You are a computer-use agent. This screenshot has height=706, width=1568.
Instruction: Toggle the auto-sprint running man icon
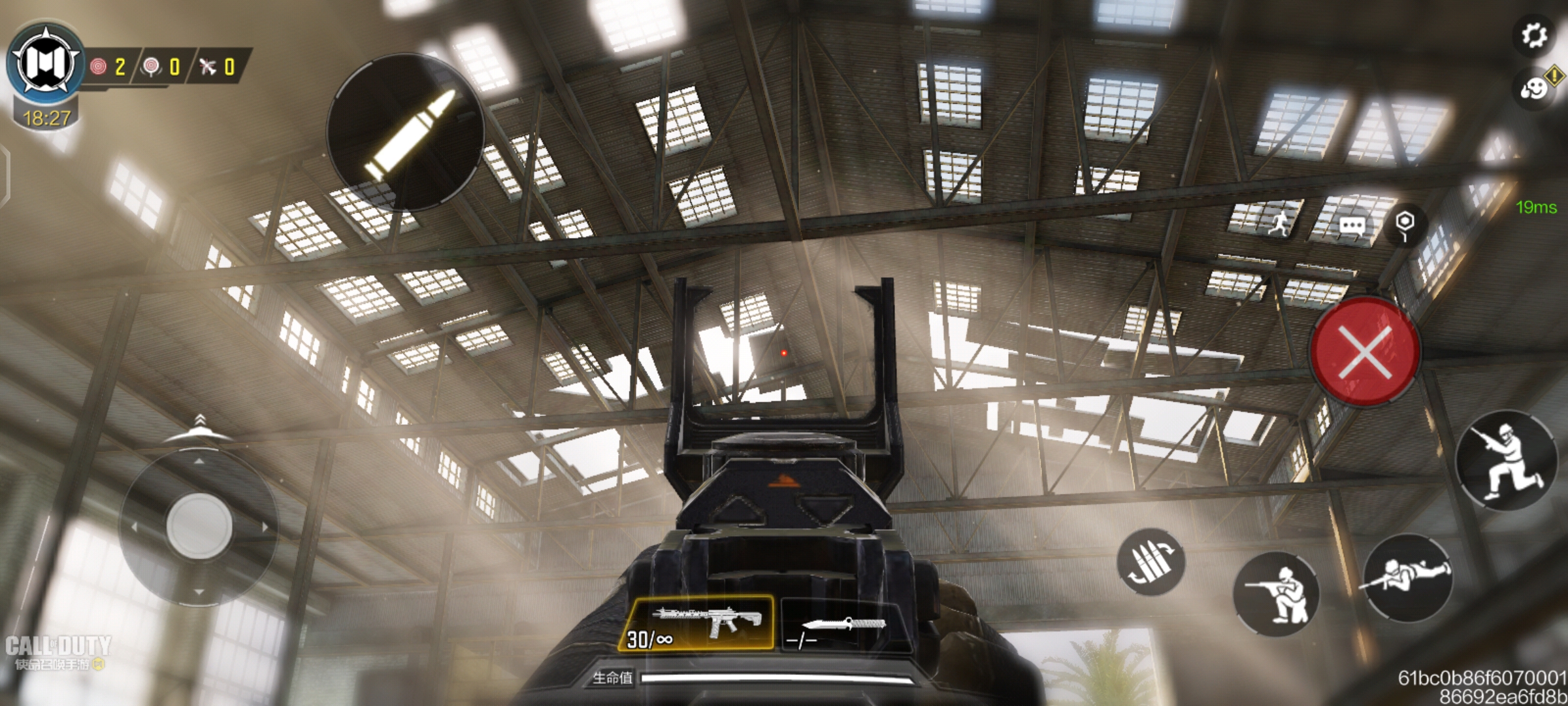(1280, 224)
